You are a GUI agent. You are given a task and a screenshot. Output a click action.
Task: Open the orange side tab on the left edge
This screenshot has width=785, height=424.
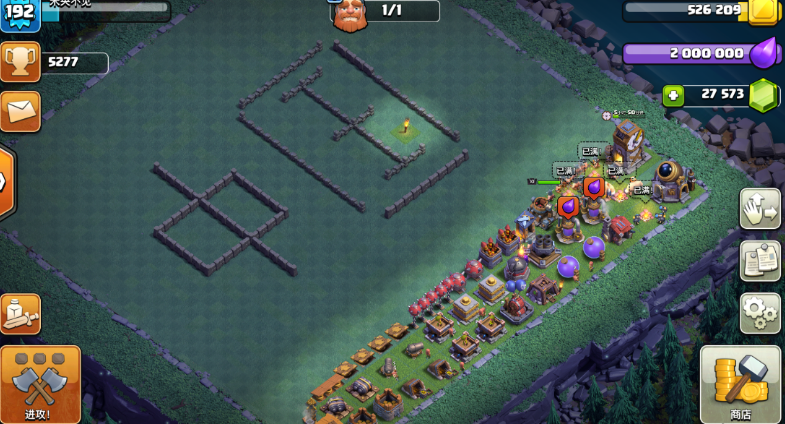pyautogui.click(x=5, y=183)
